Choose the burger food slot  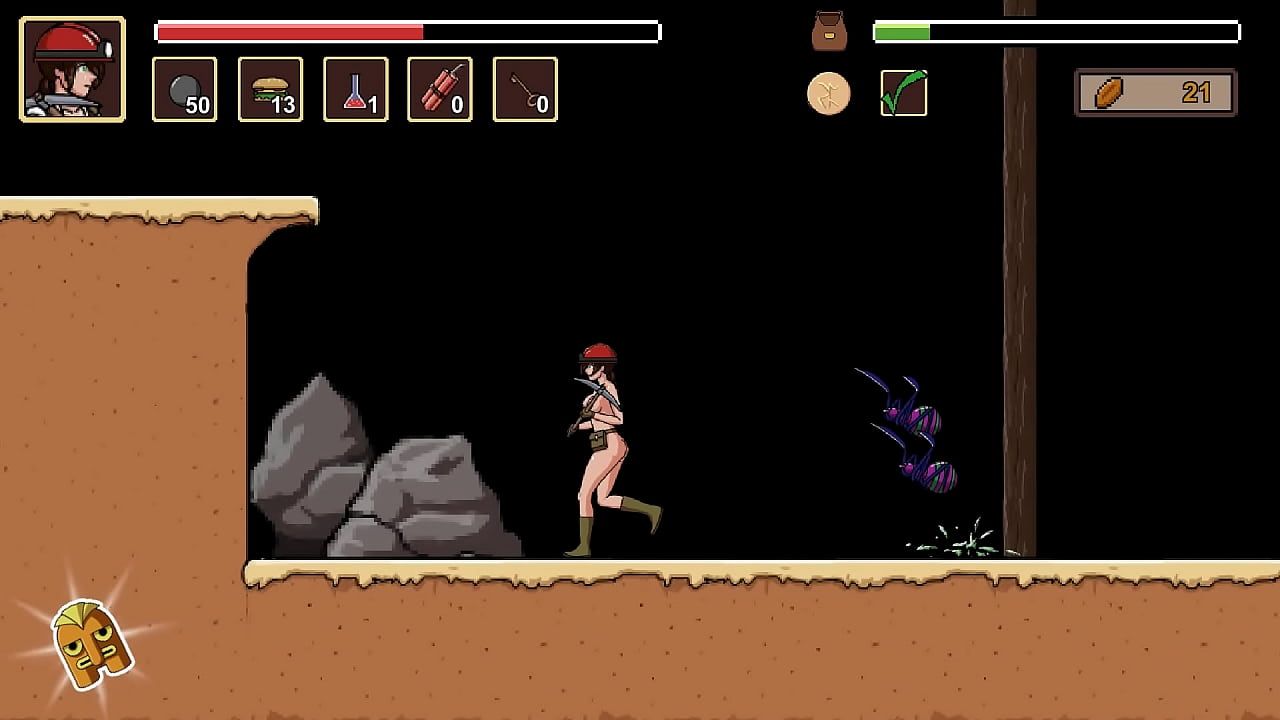point(270,90)
